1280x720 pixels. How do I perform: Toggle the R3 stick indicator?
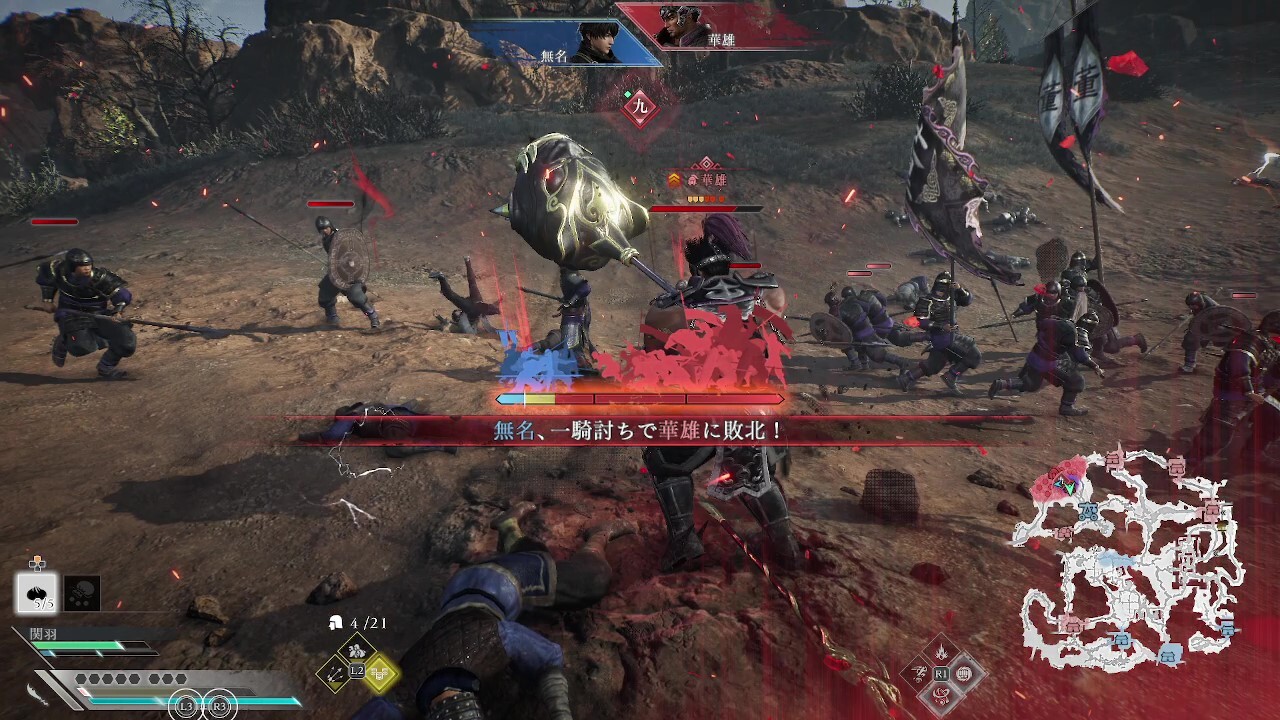(218, 707)
